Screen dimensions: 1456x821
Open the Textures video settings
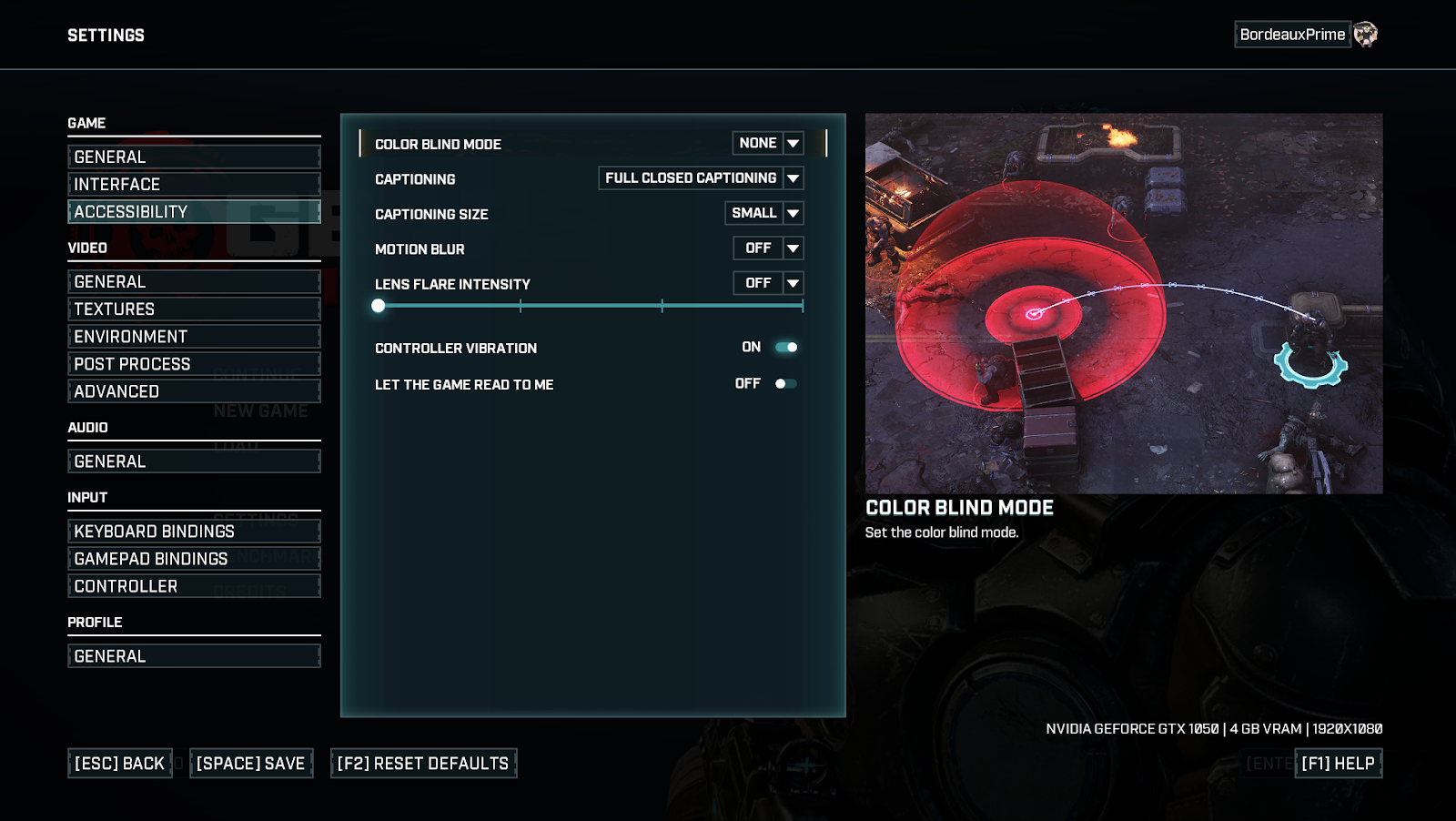[x=194, y=309]
